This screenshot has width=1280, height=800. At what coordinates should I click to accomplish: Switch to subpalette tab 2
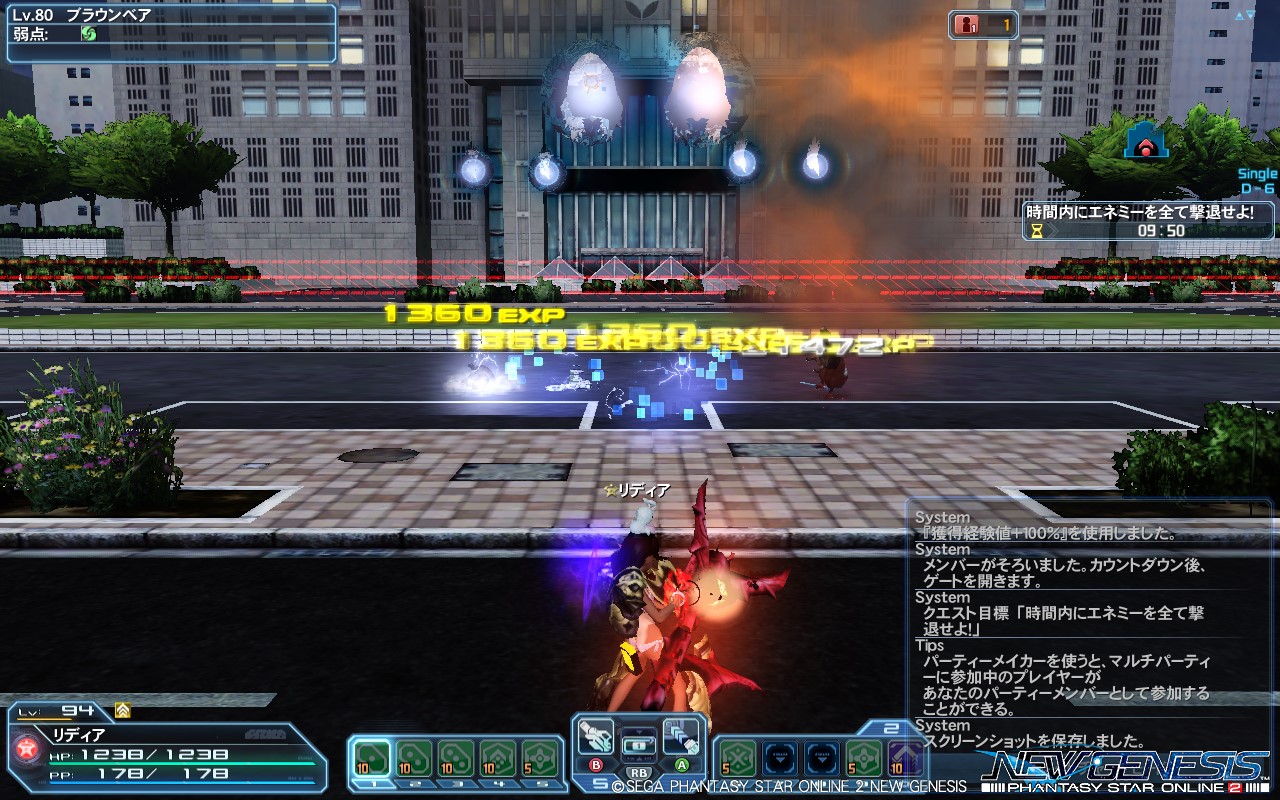414,784
